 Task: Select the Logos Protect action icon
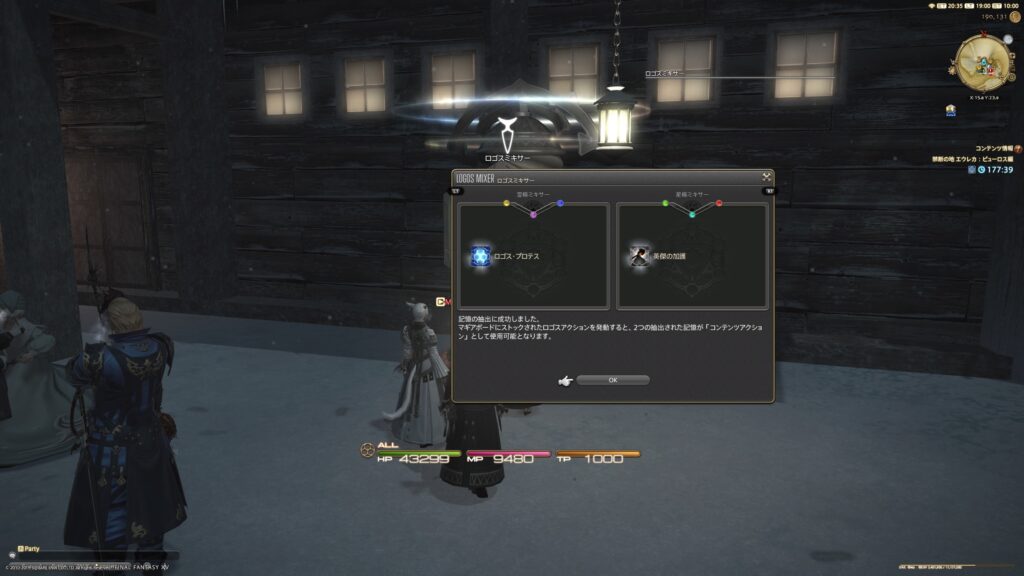click(x=480, y=256)
